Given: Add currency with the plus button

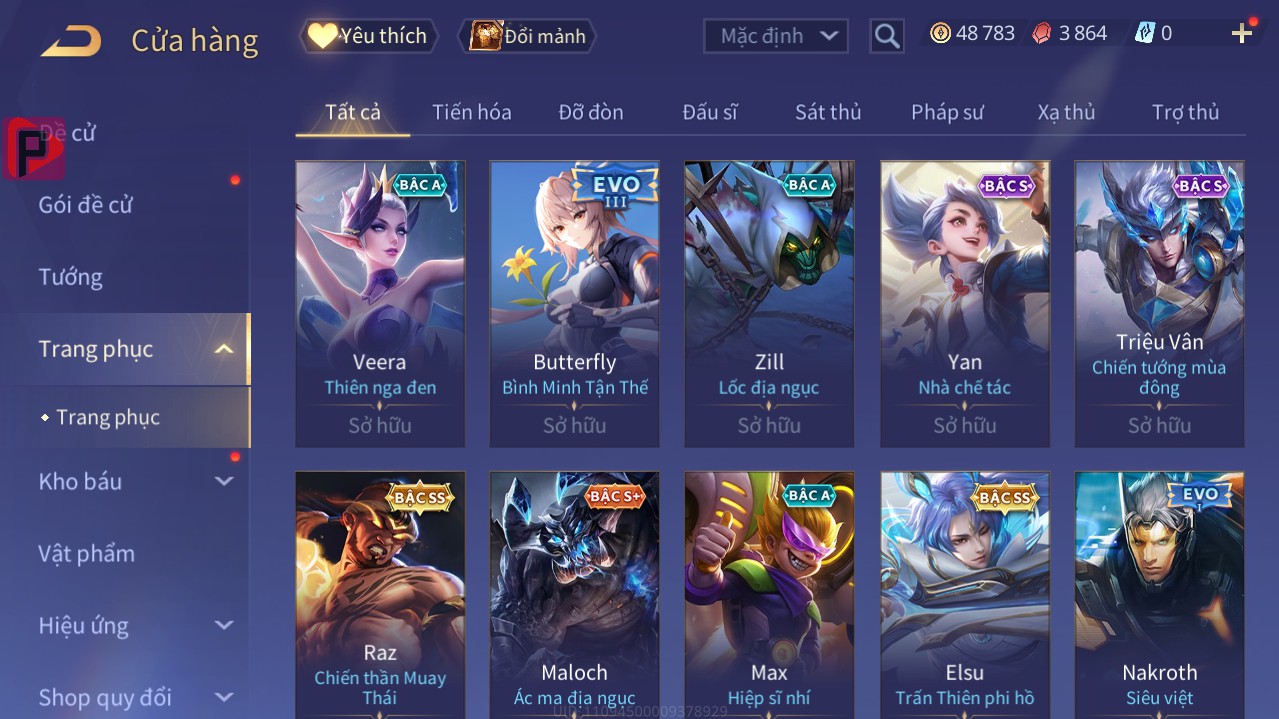Looking at the screenshot, I should click(1242, 34).
